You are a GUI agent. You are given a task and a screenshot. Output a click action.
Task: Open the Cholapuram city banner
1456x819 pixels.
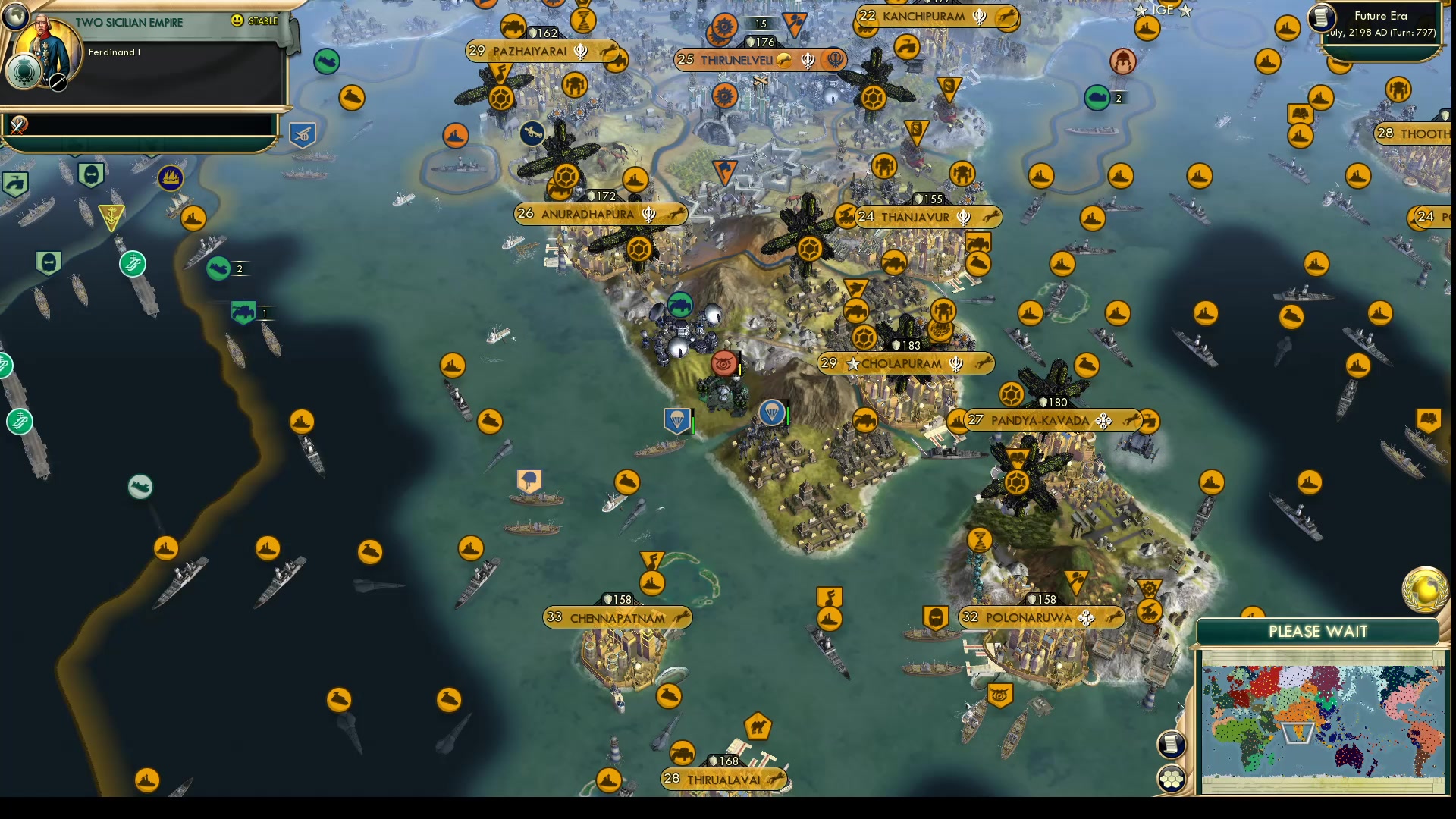[906, 364]
